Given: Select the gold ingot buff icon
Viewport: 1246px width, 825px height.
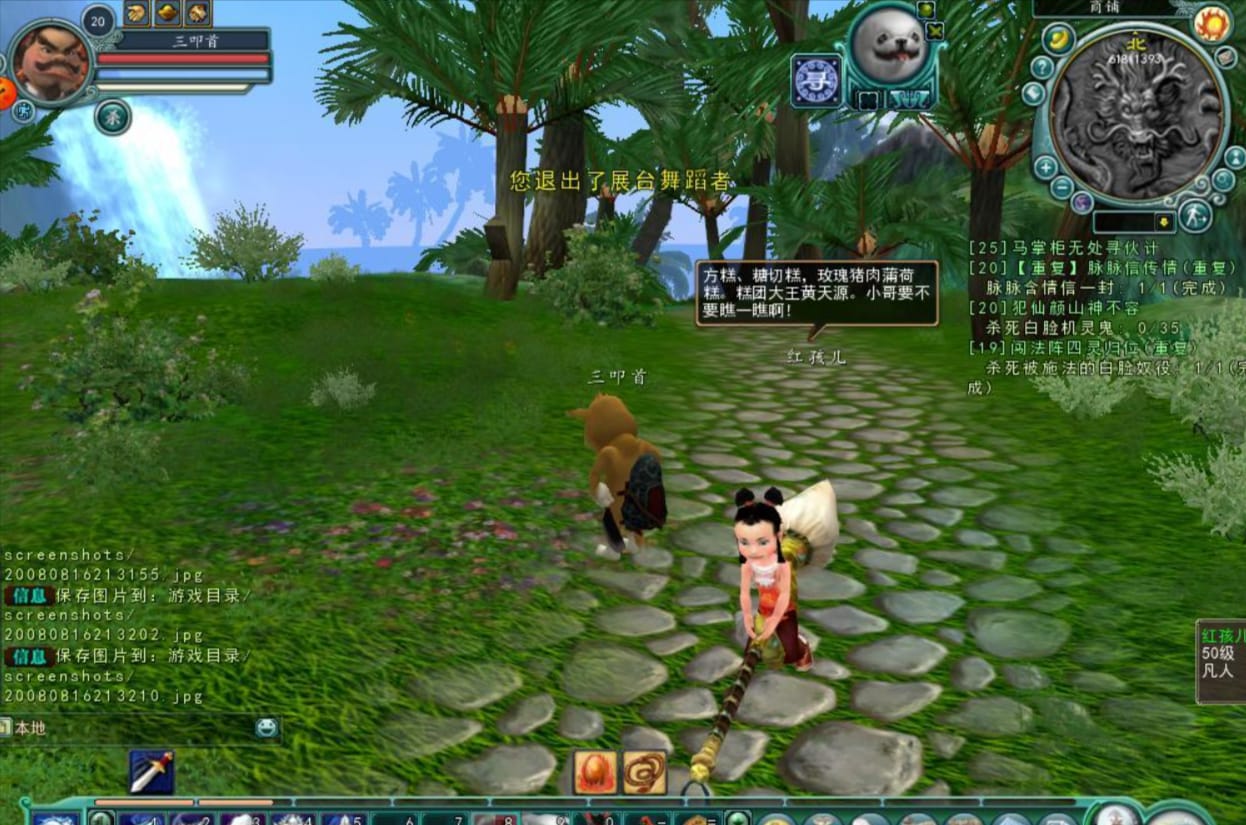Looking at the screenshot, I should click(x=167, y=12).
